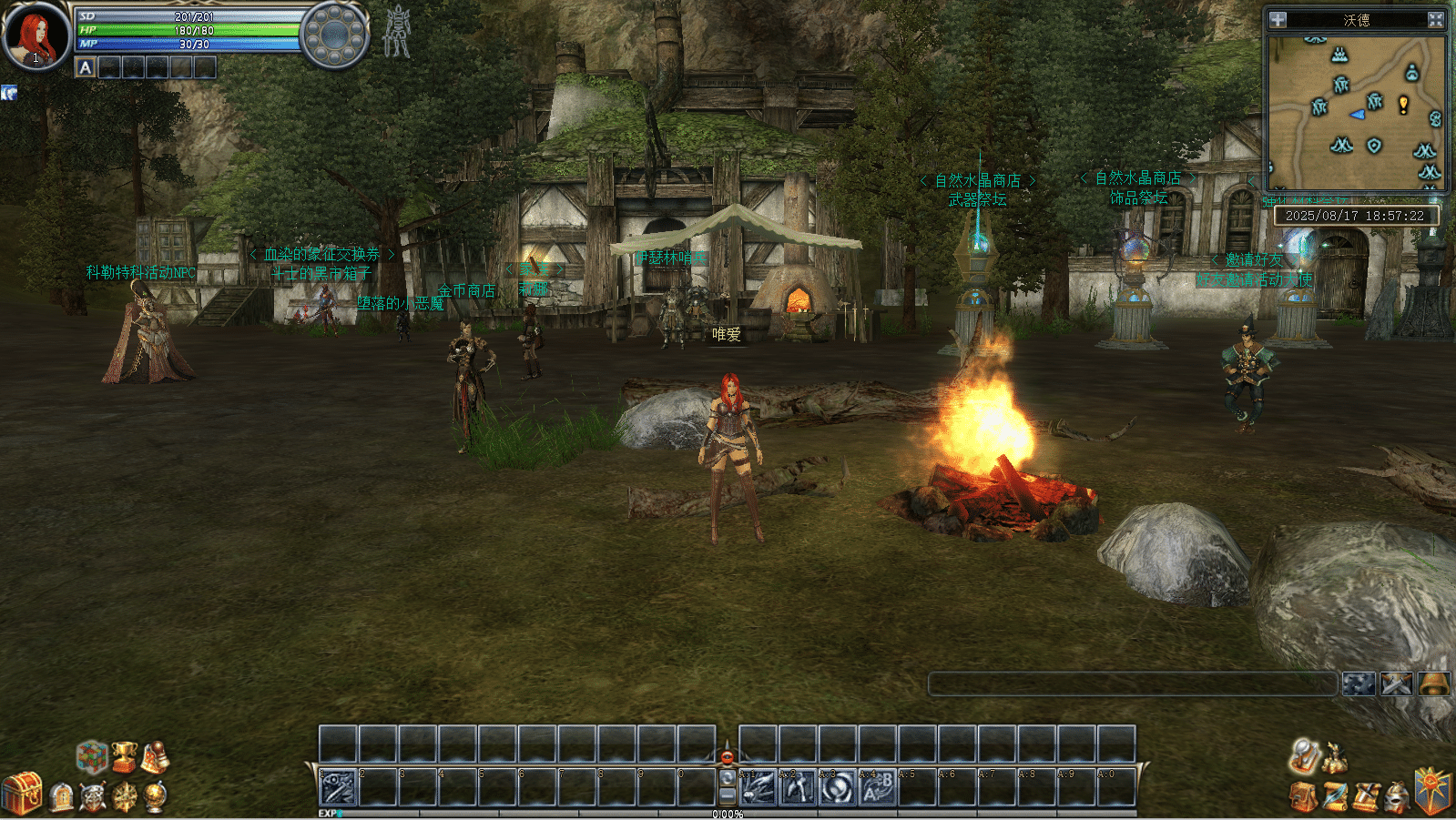
Task: Open the helmet icon in bottom-right menu
Action: pyautogui.click(x=1397, y=797)
